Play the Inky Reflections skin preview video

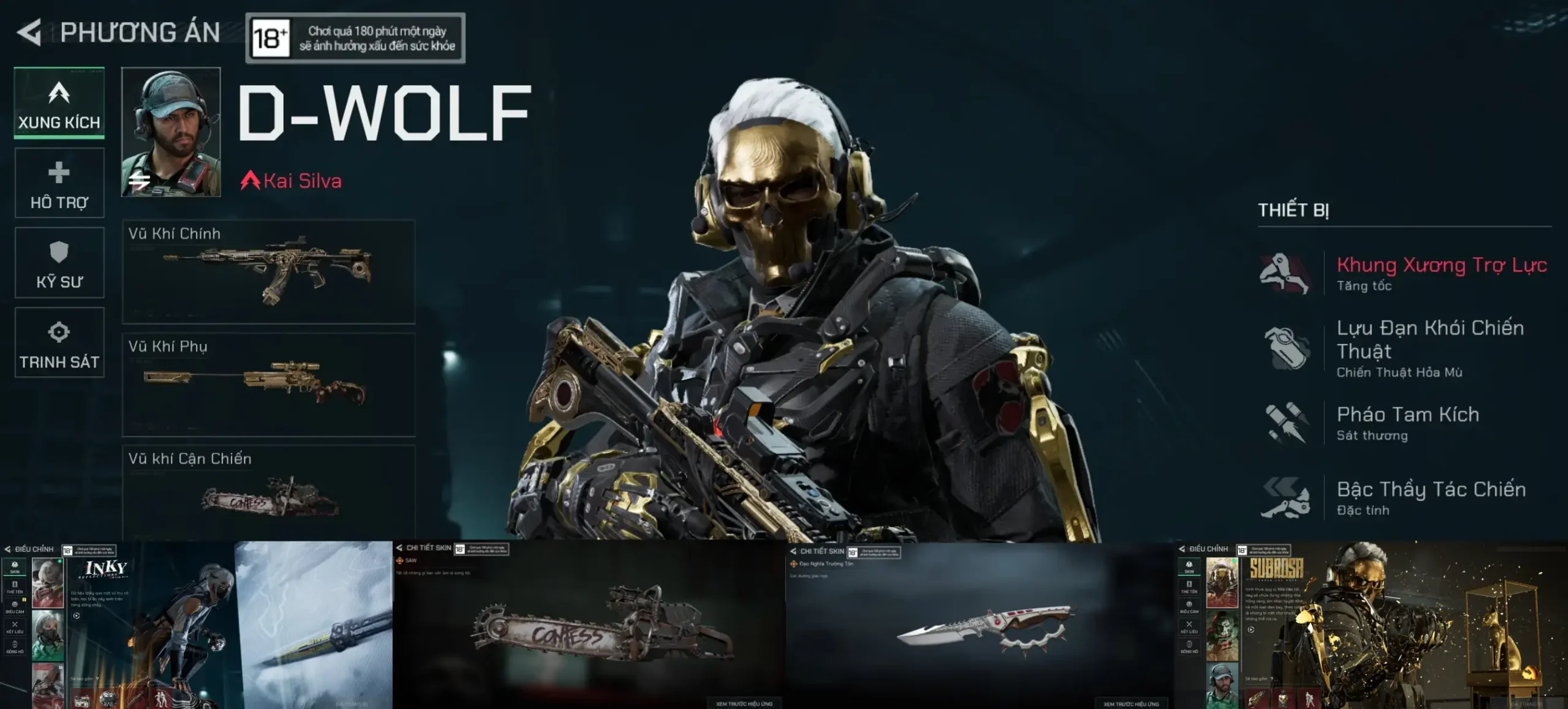(x=76, y=615)
